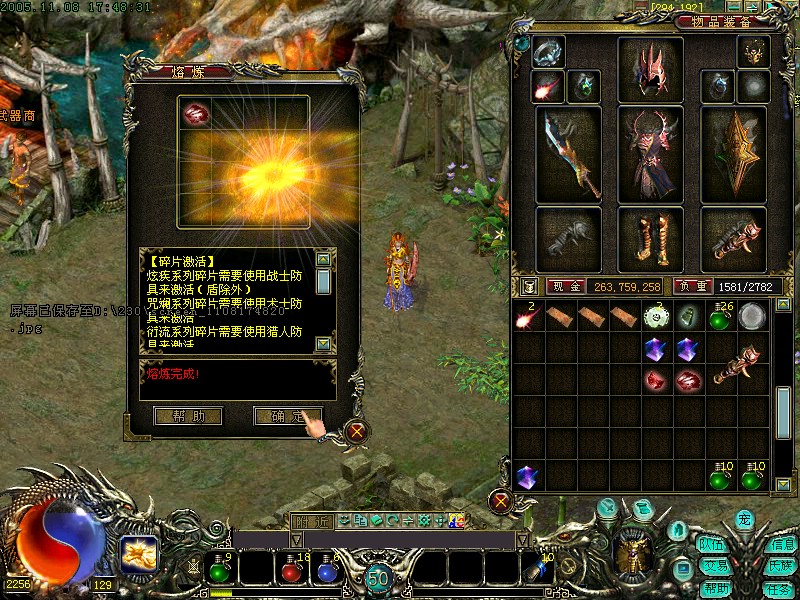Viewport: 800px width, 600px height.
Task: Use the blue potion in the hotbar
Action: click(325, 571)
